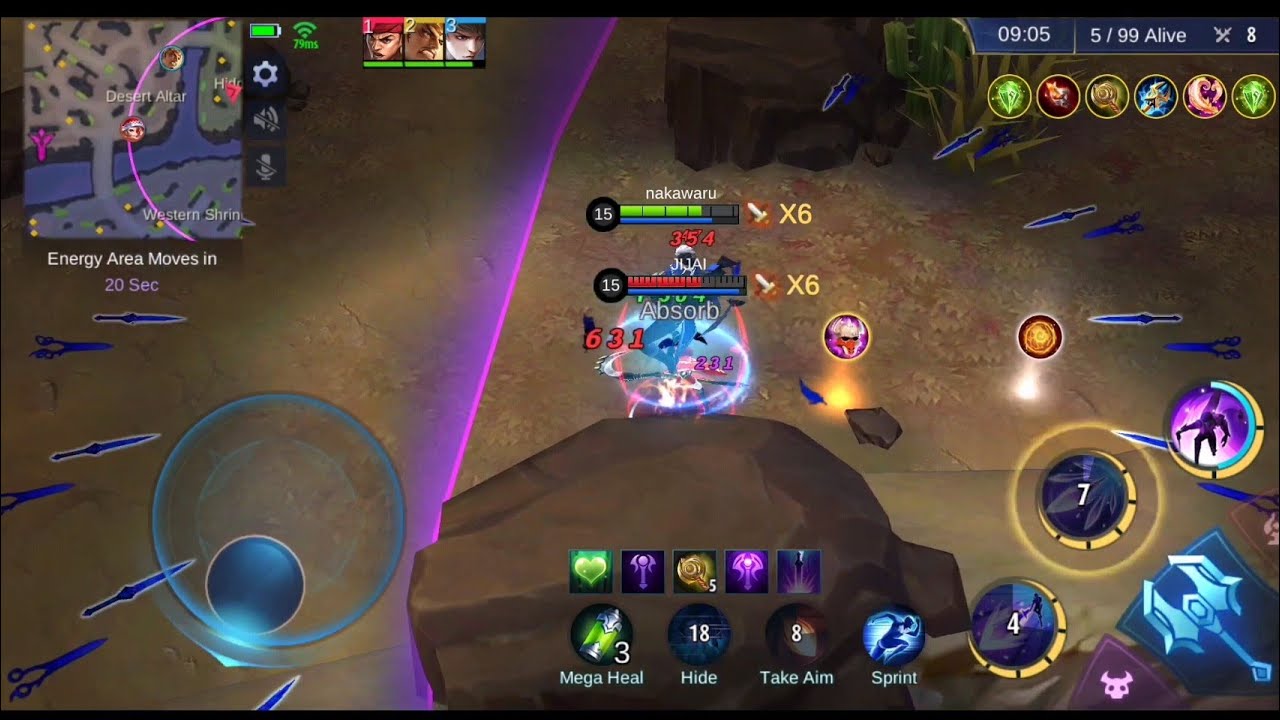Open the settings gear menu
Viewport: 1280px width, 720px height.
pos(265,74)
